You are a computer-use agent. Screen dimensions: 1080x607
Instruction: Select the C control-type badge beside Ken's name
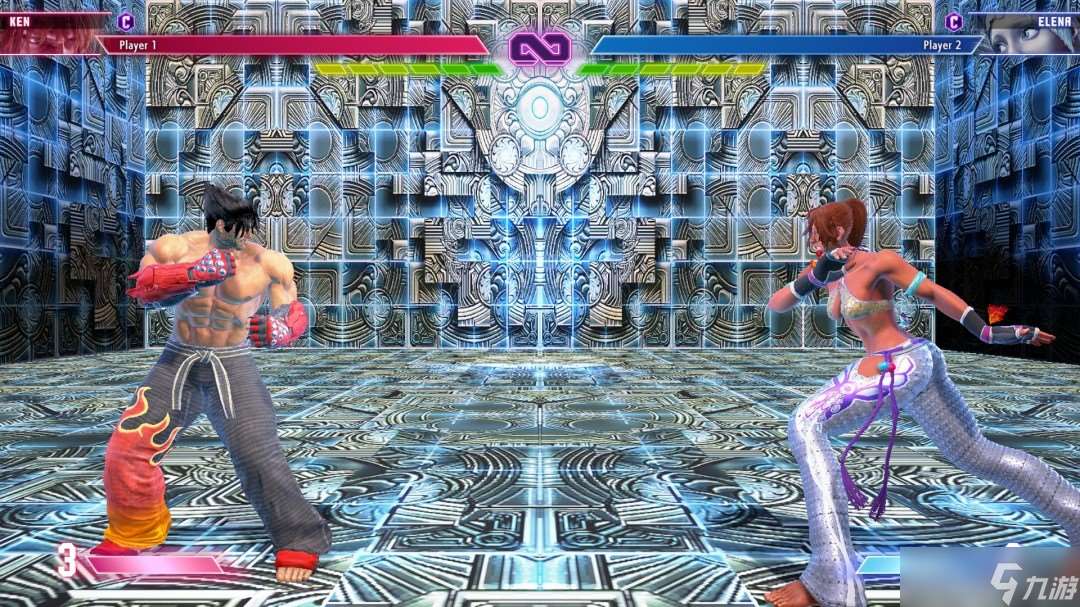coord(126,21)
